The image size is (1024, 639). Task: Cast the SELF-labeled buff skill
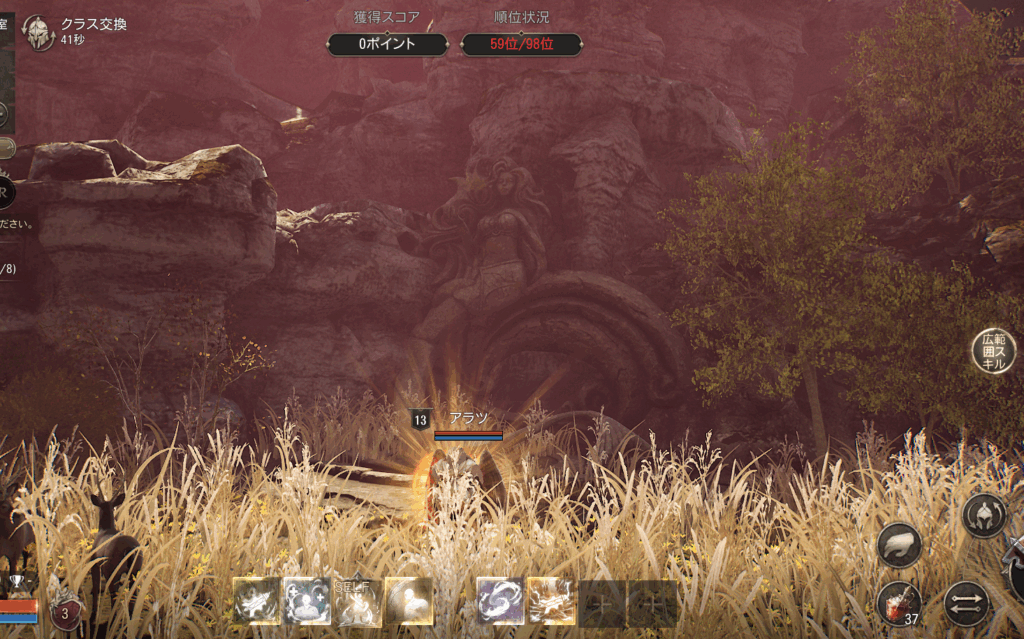[x=357, y=602]
